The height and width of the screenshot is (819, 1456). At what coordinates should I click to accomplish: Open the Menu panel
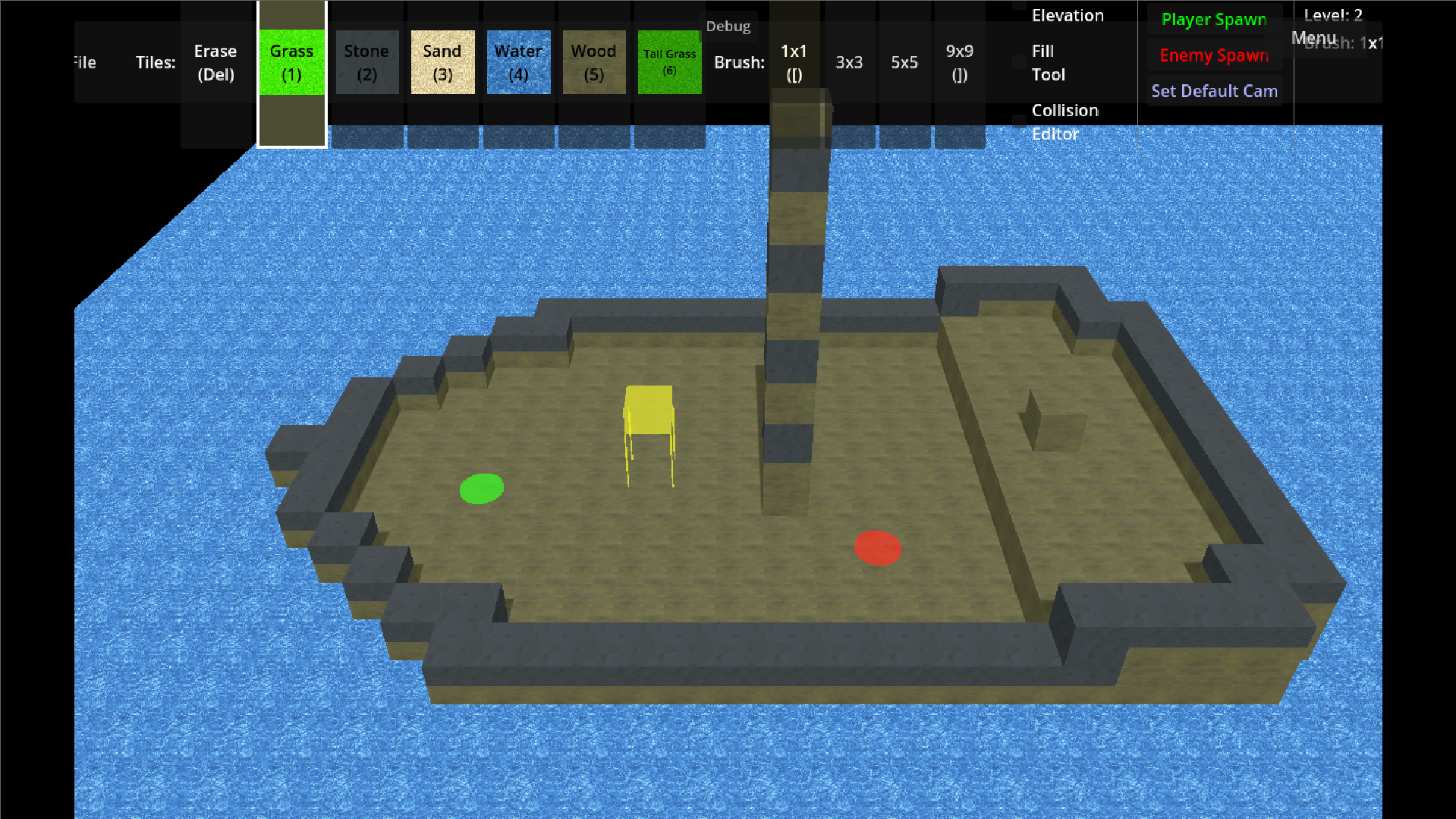tap(1313, 36)
